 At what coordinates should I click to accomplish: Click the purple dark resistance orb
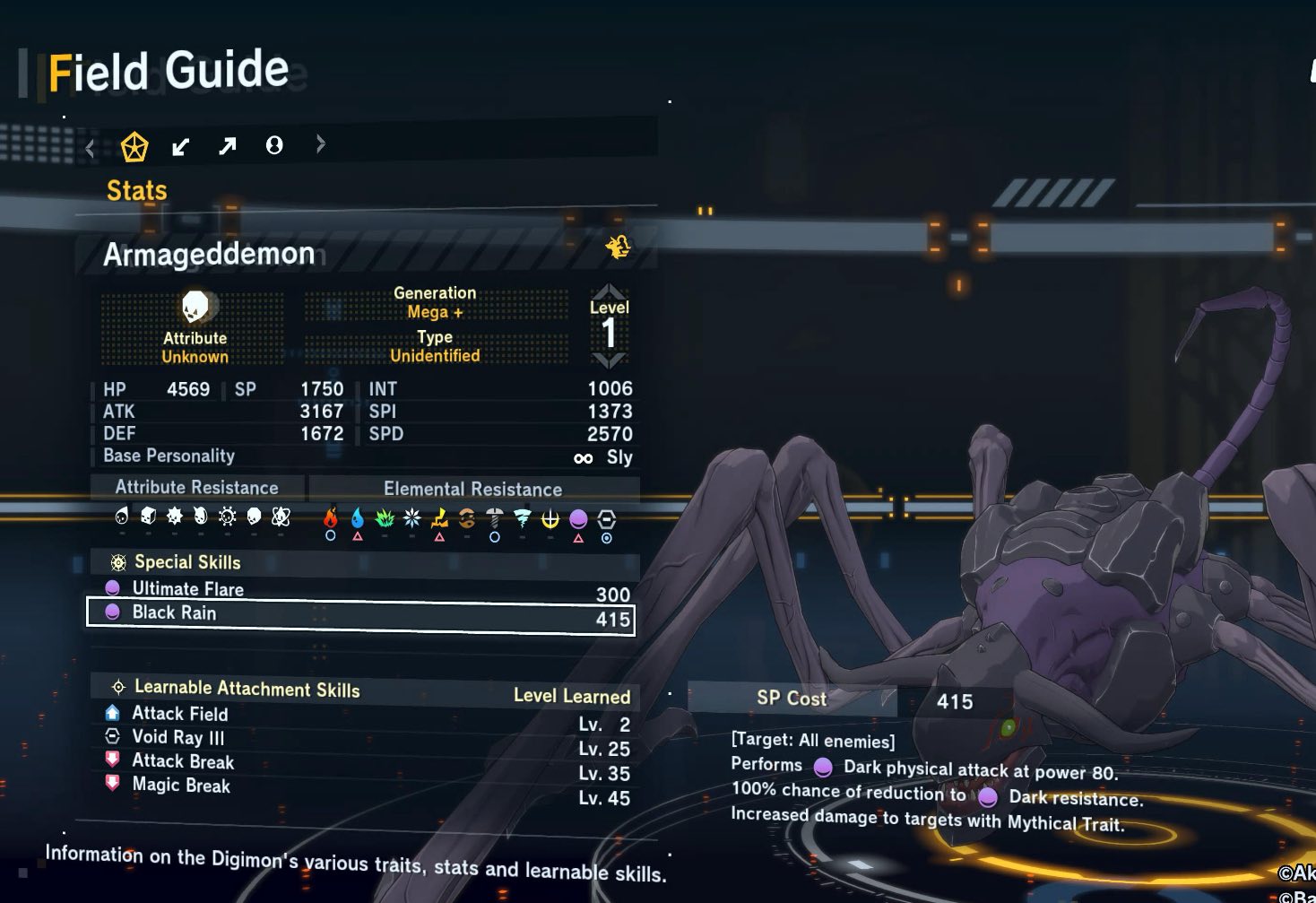pos(578,518)
